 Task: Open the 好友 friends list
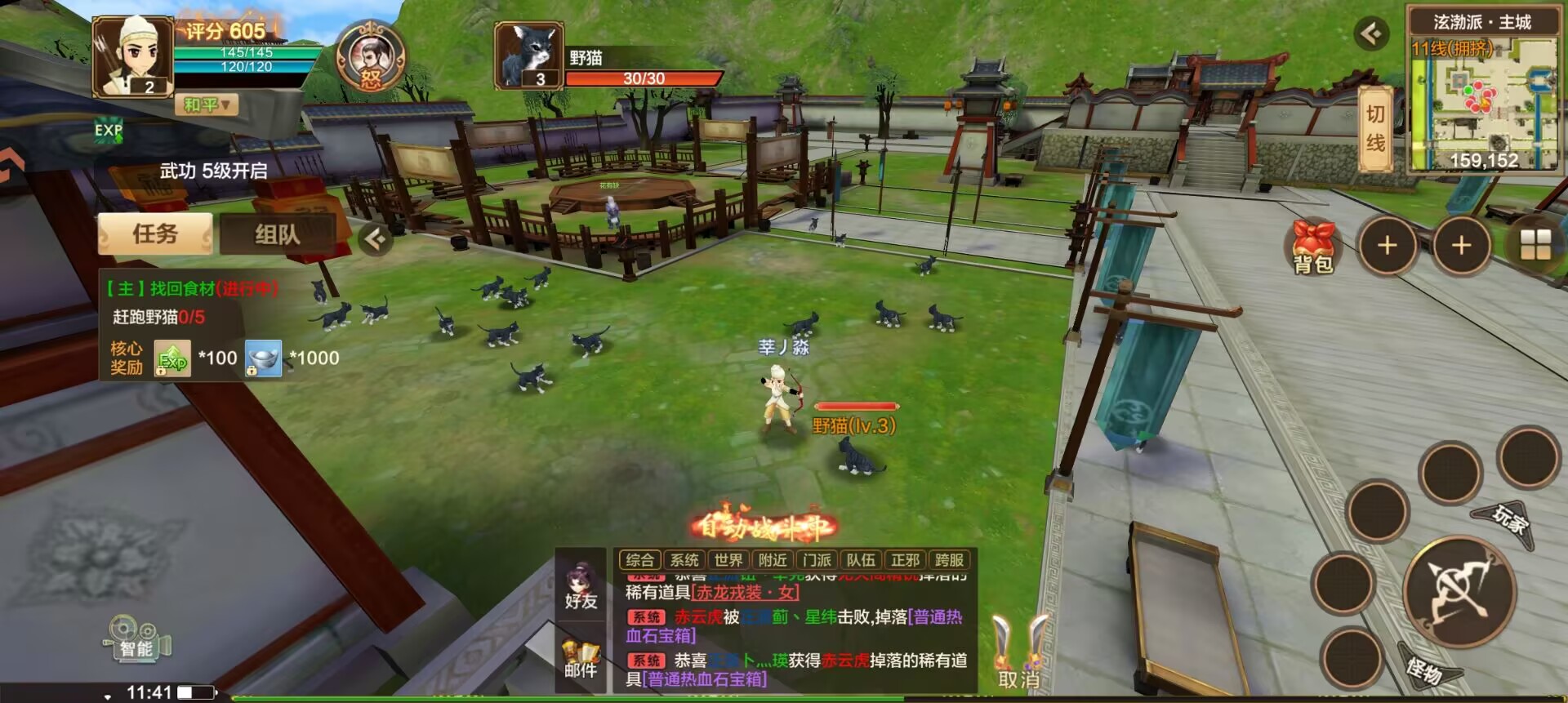[x=581, y=586]
